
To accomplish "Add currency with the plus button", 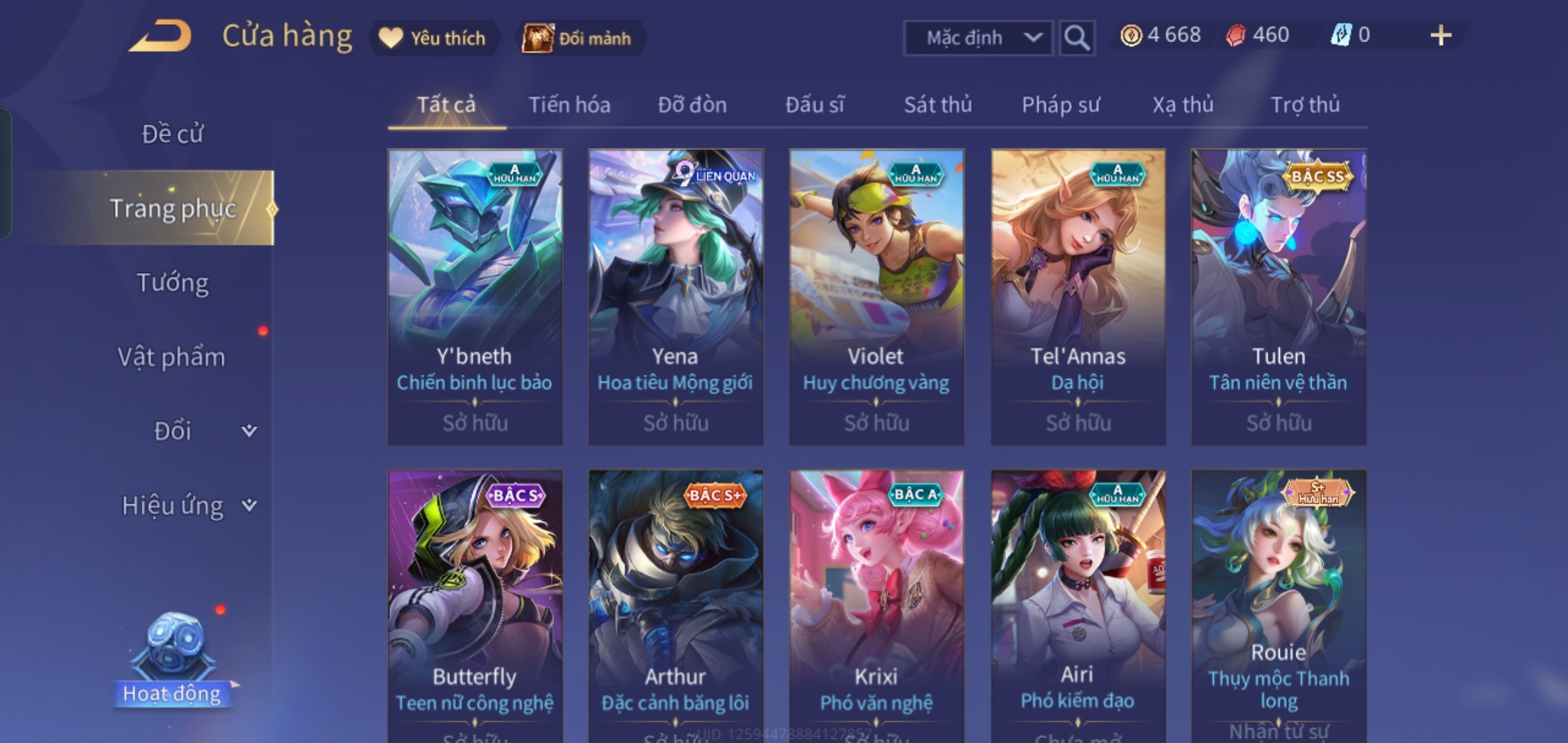I will (x=1440, y=36).
